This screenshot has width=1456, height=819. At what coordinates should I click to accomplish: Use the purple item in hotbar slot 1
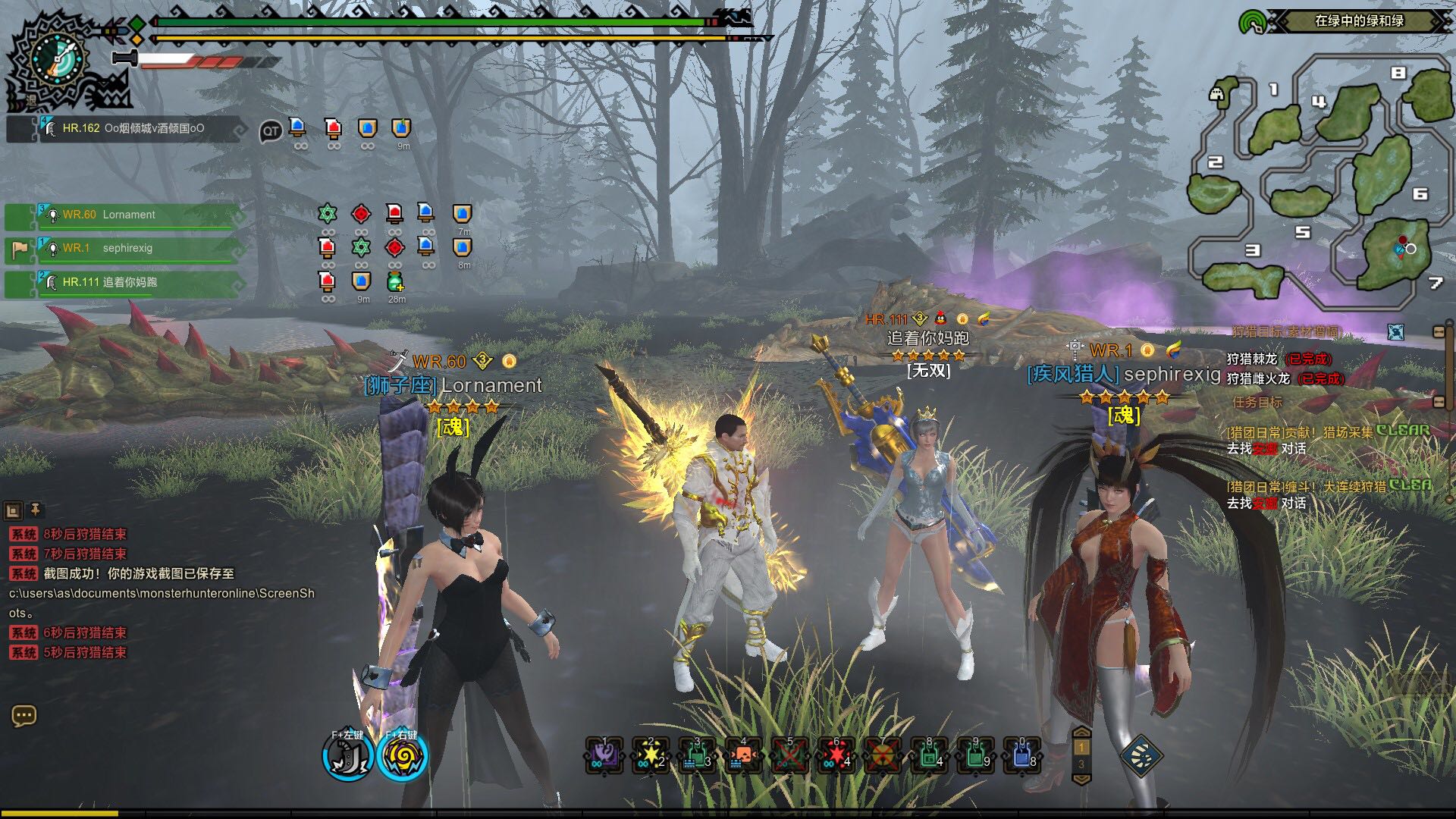tap(604, 755)
